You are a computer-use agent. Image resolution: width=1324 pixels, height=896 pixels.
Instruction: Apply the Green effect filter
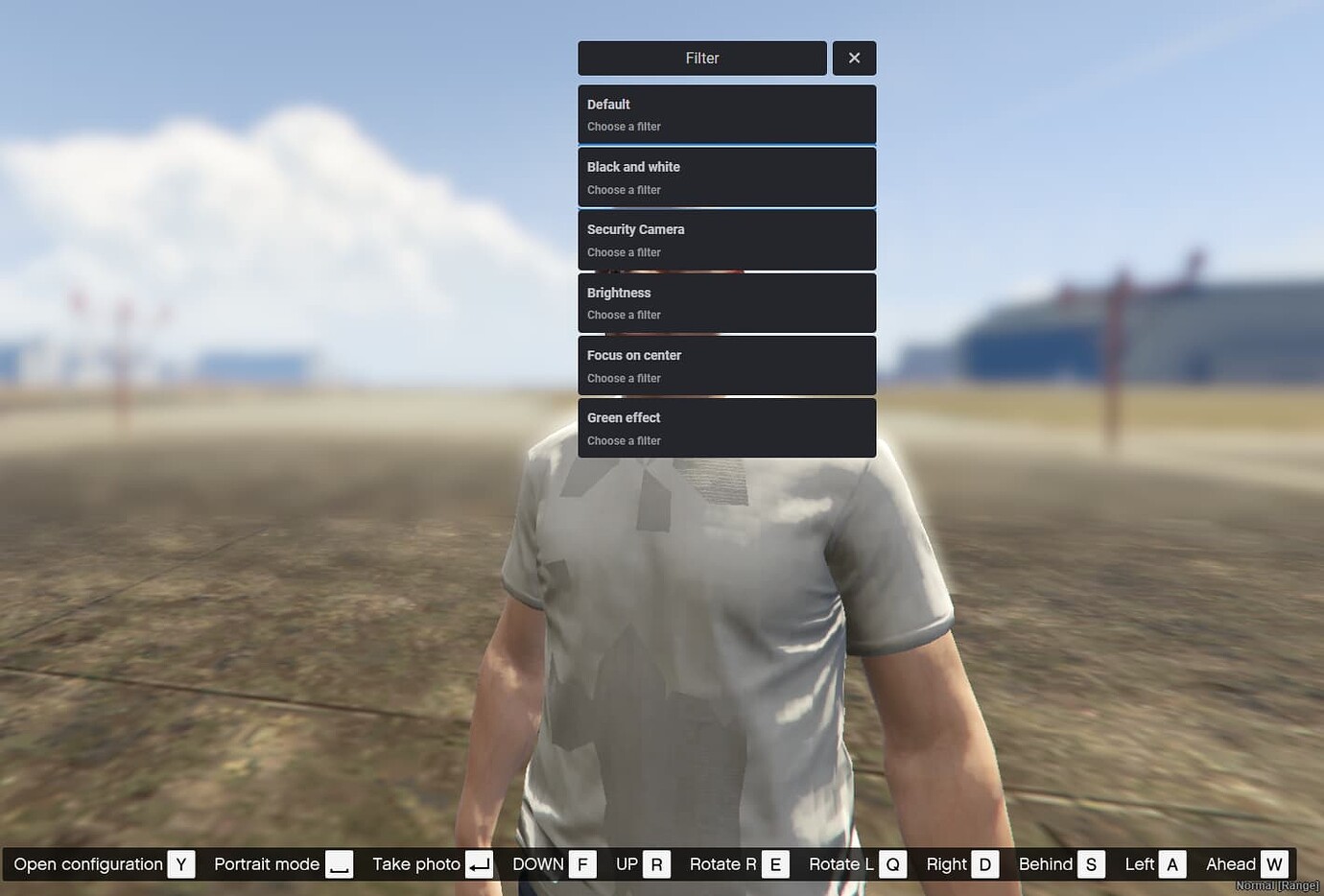pyautogui.click(x=726, y=427)
